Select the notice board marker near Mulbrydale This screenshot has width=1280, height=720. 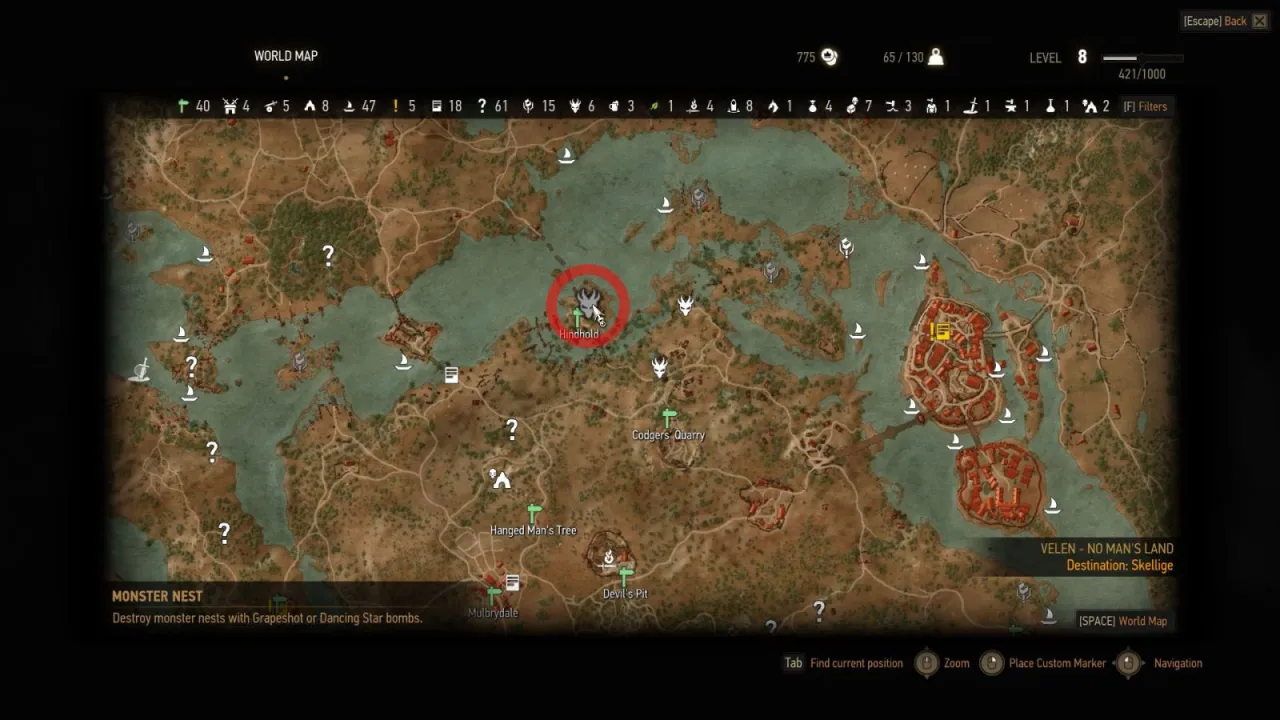512,582
